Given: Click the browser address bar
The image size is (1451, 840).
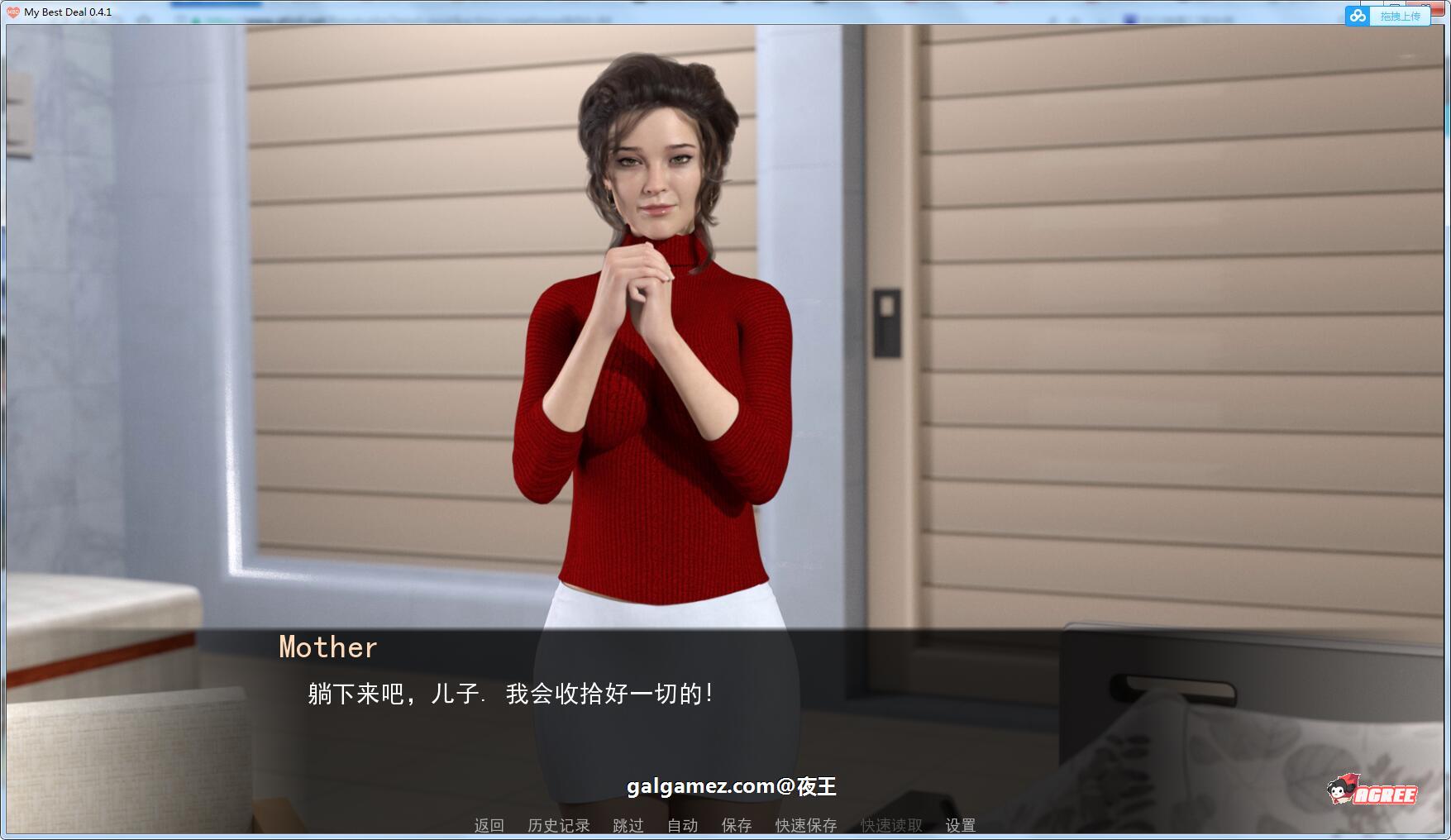Looking at the screenshot, I should click(413, 18).
